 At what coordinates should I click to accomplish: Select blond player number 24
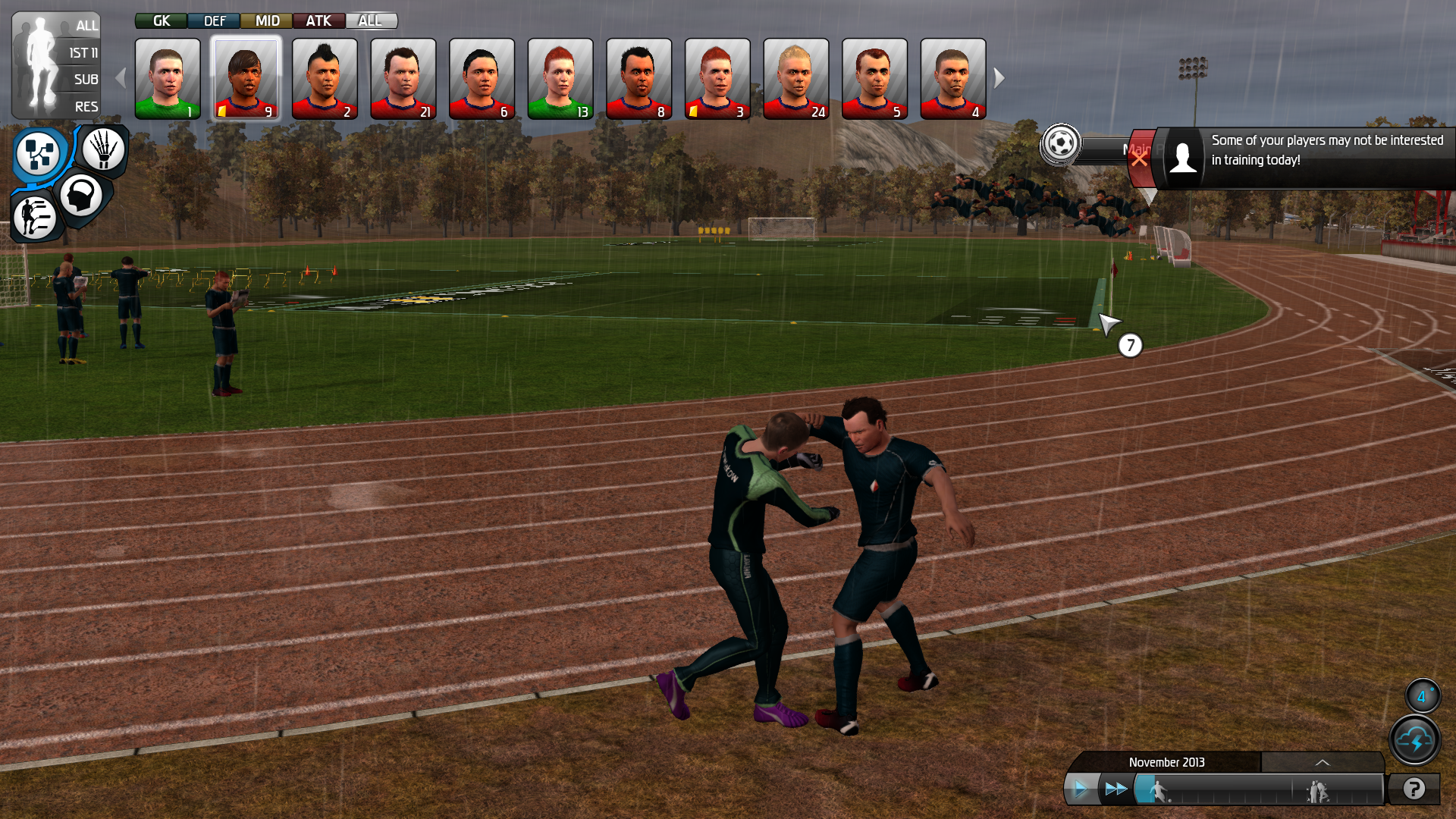click(795, 79)
